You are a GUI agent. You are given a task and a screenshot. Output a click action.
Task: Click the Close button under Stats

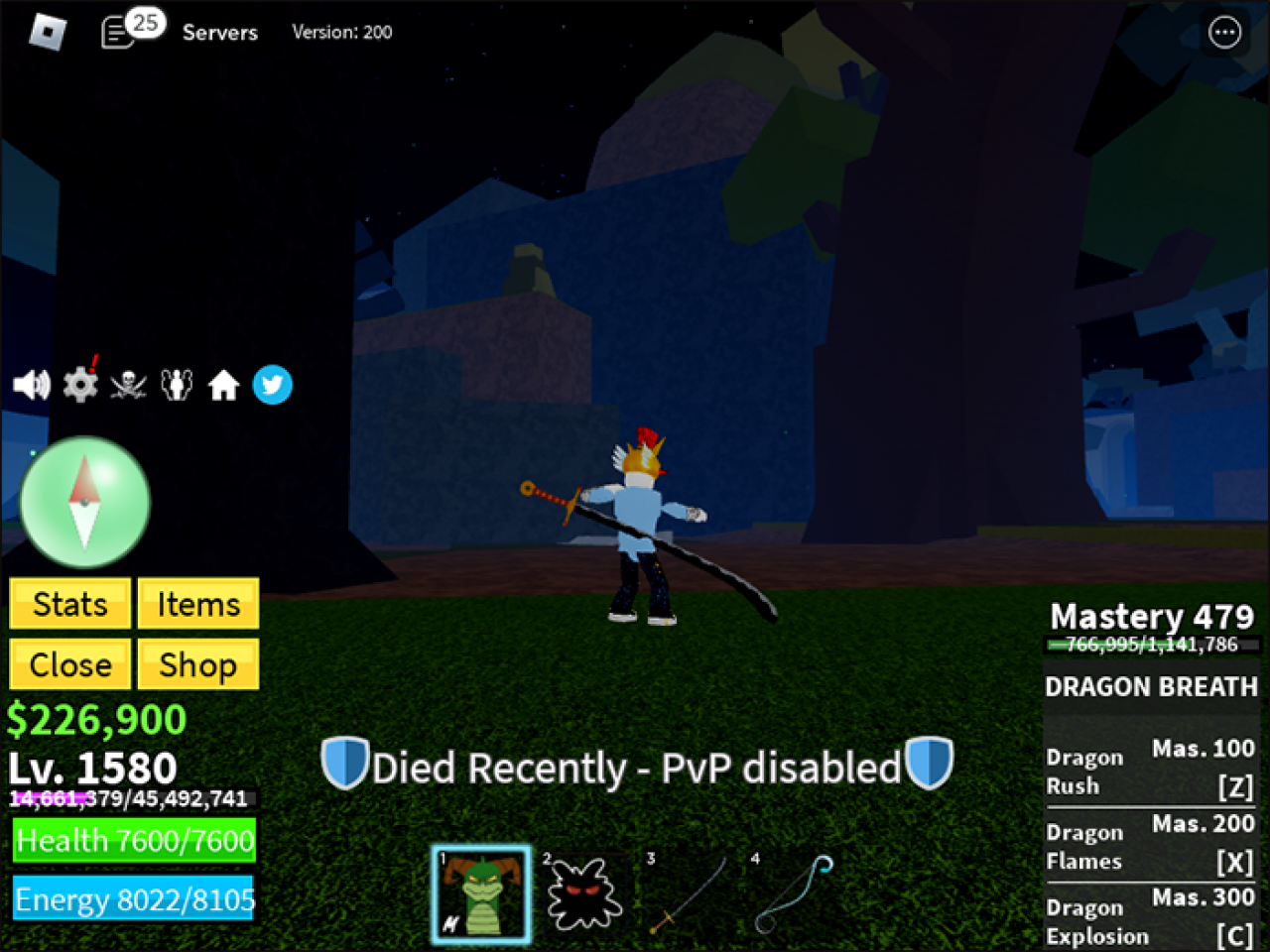(68, 664)
